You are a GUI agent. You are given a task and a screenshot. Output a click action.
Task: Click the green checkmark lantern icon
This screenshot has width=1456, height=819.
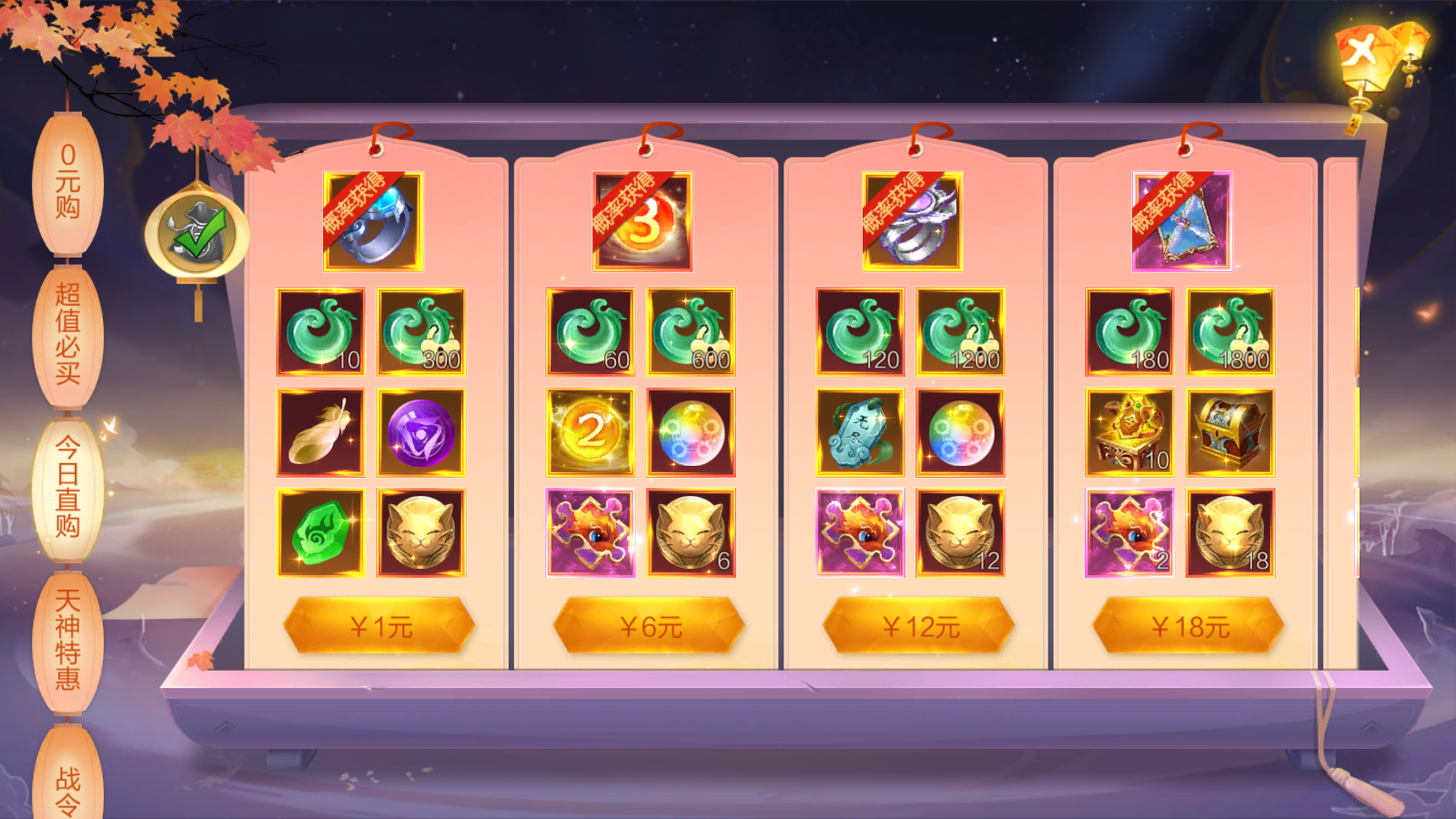197,234
